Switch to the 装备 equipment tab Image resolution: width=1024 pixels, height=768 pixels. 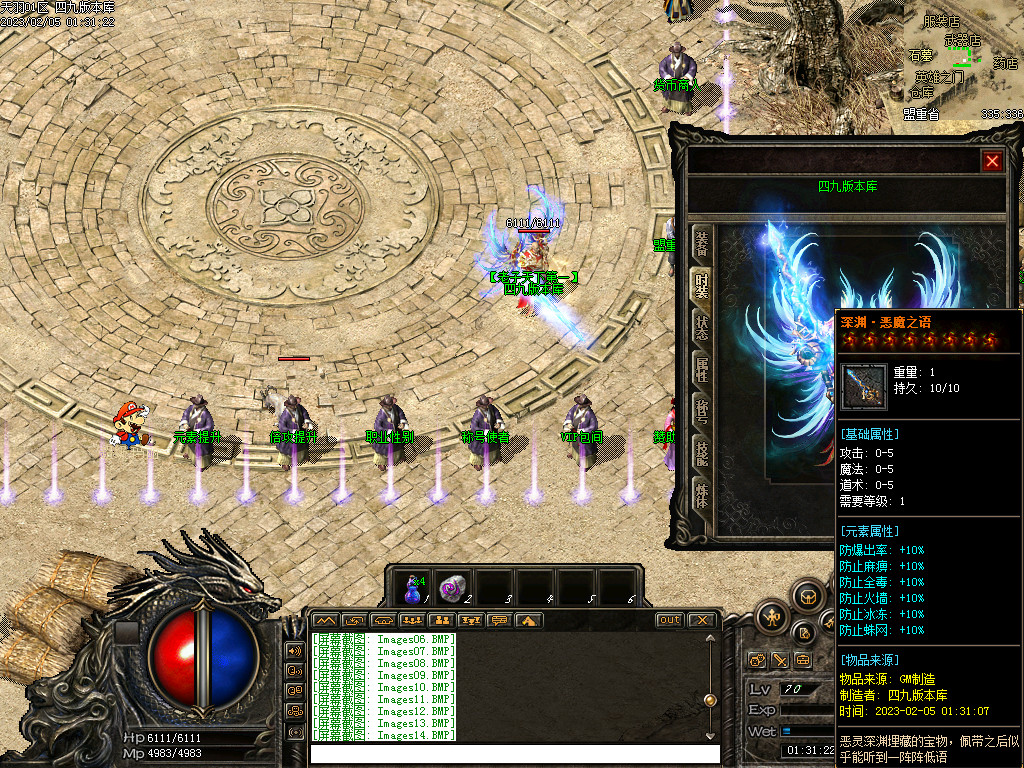click(702, 243)
